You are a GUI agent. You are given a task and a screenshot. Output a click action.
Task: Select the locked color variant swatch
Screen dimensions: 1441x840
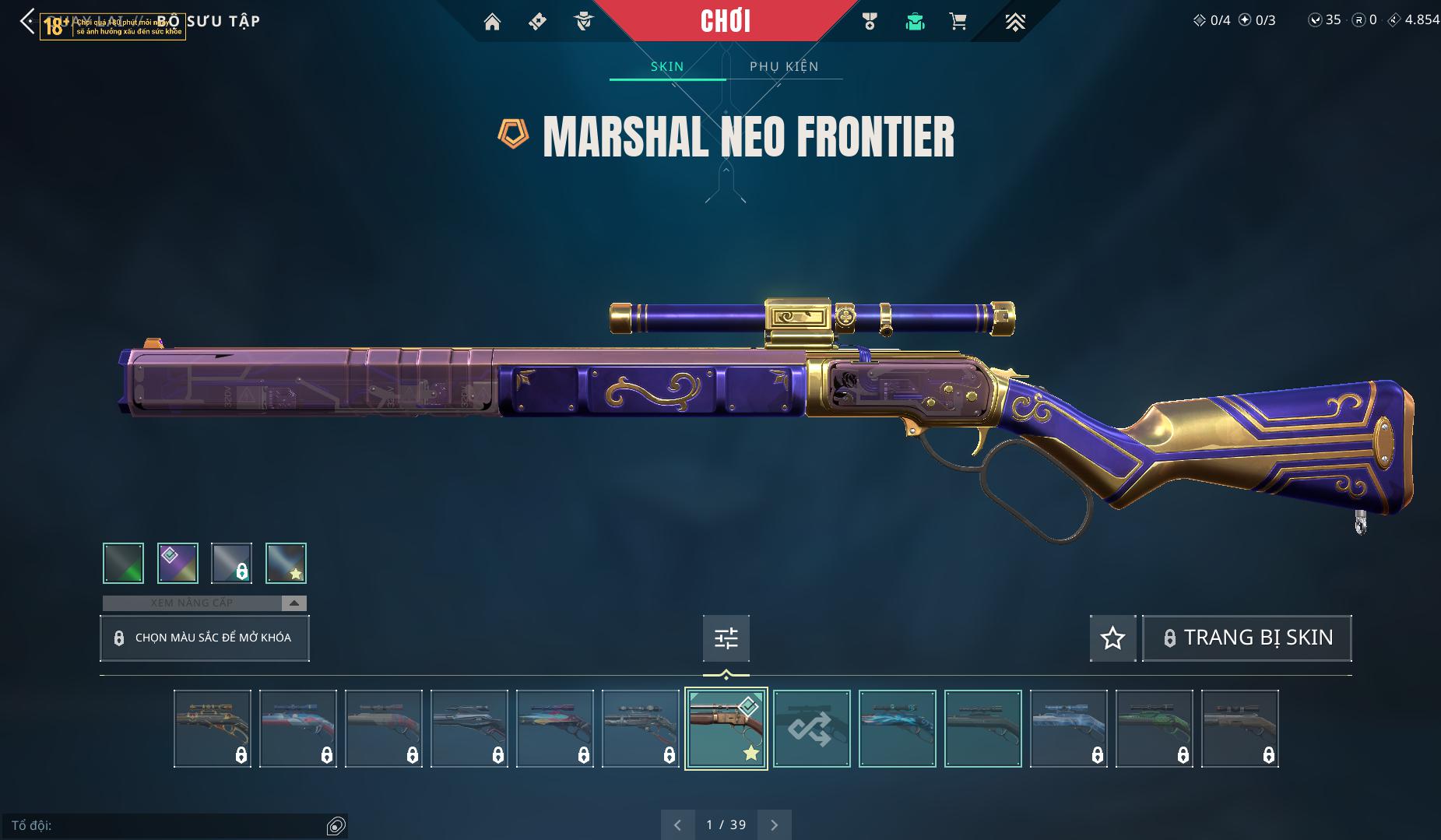click(231, 563)
